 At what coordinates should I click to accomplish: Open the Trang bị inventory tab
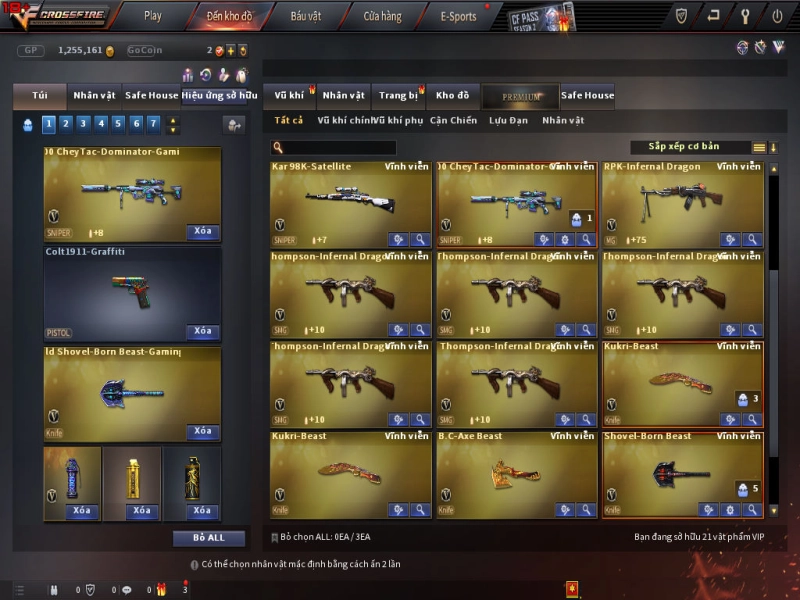(398, 96)
